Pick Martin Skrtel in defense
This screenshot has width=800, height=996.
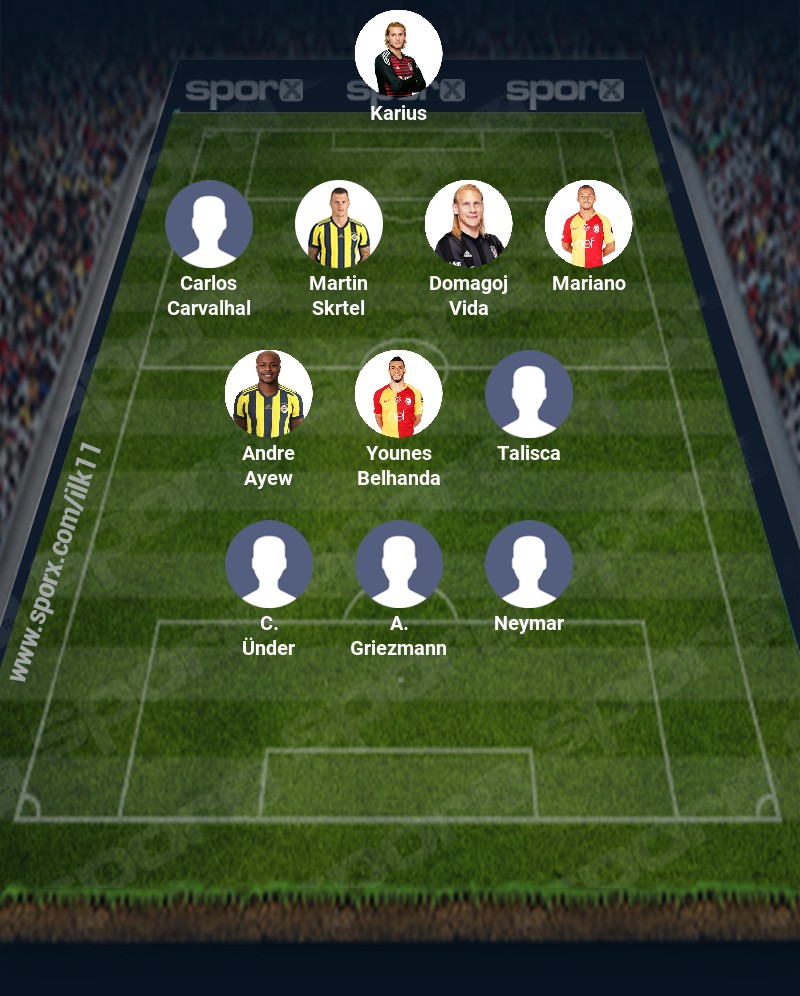coord(338,224)
